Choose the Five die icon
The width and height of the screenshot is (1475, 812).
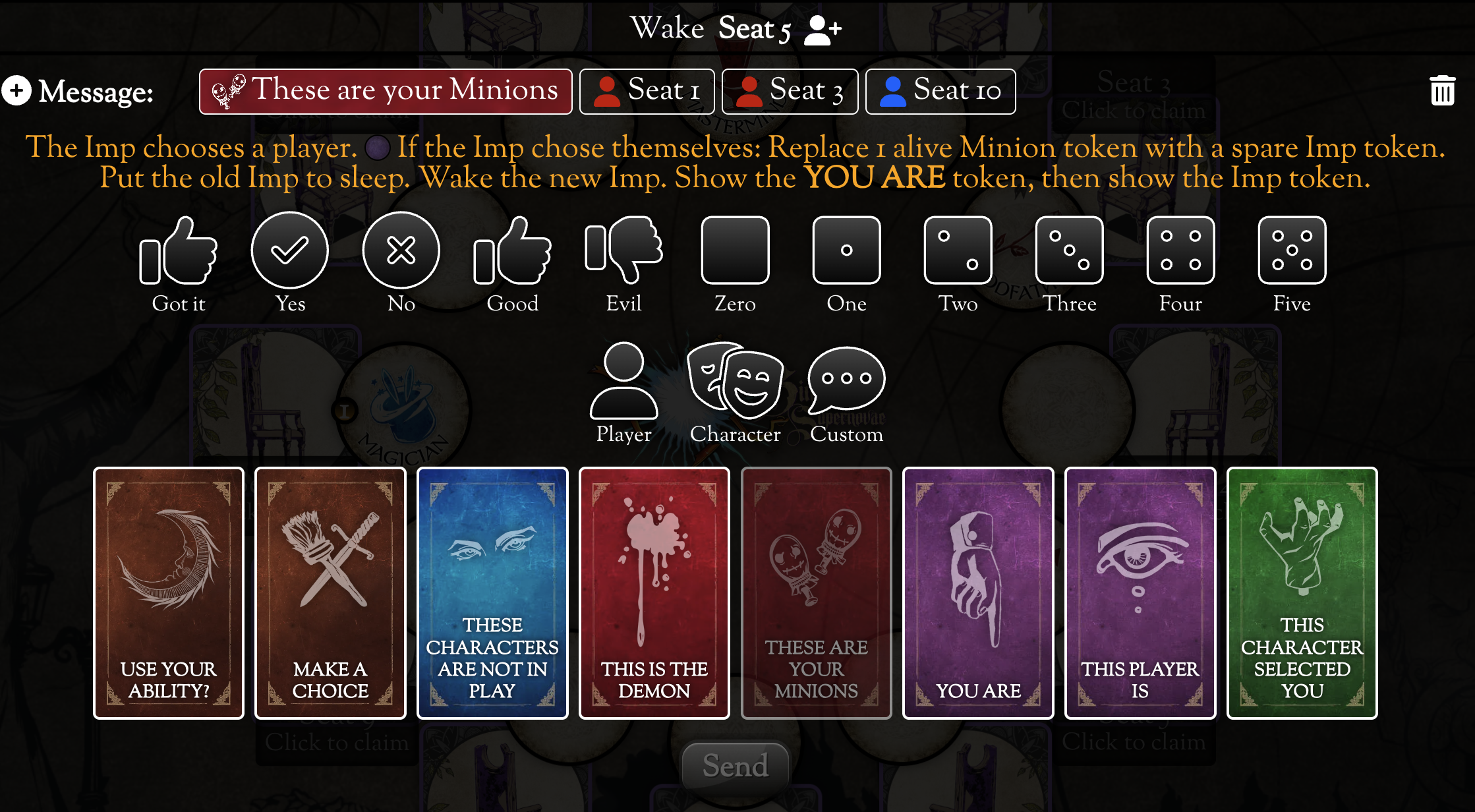click(1292, 250)
